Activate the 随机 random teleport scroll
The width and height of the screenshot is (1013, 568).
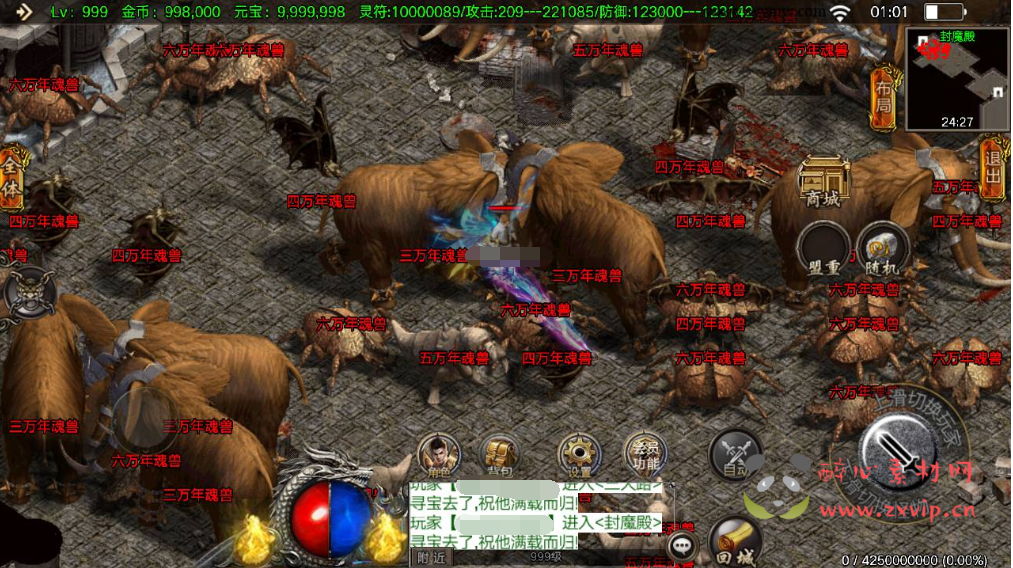882,249
